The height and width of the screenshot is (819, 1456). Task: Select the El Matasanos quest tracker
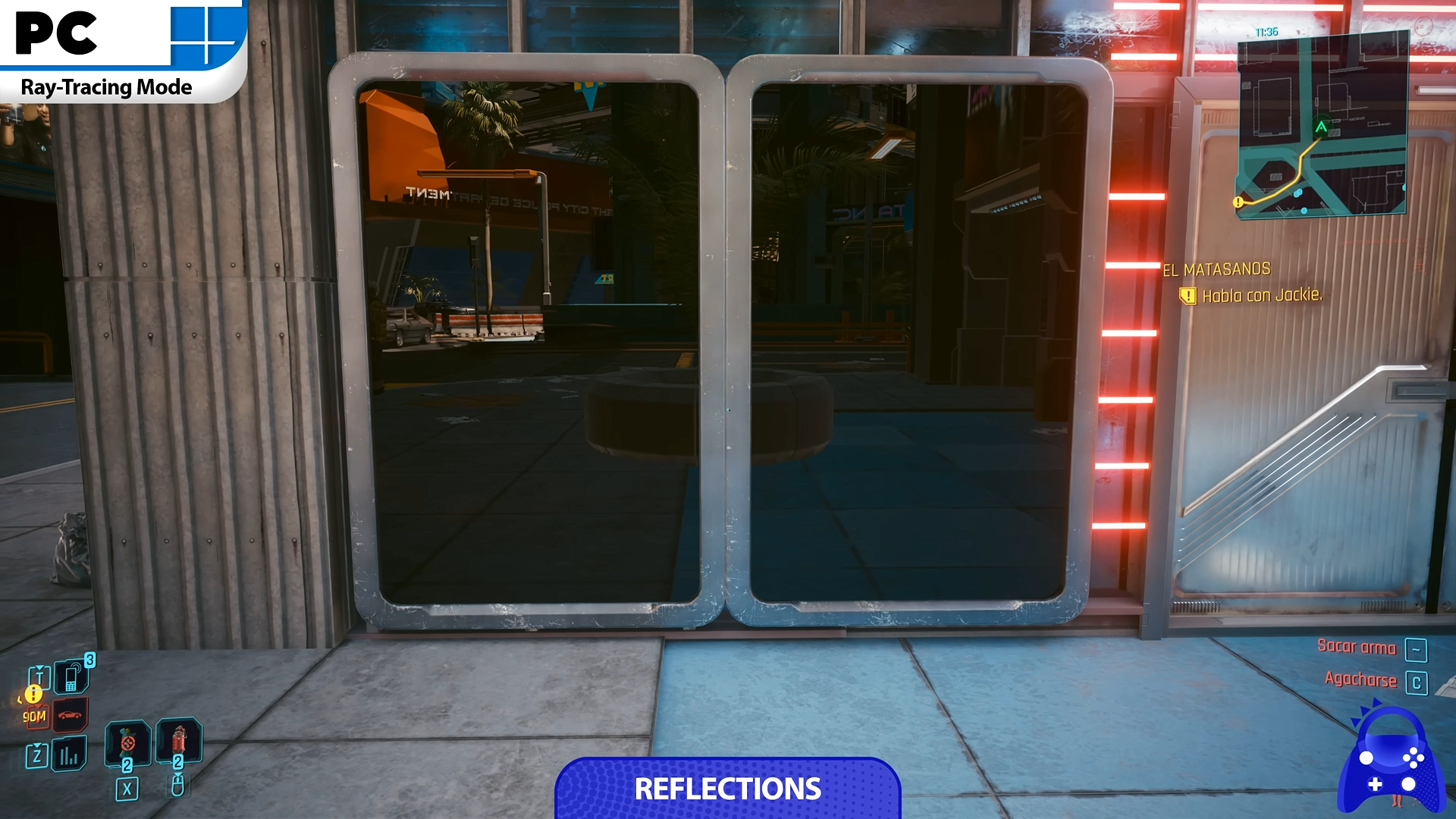1216,269
